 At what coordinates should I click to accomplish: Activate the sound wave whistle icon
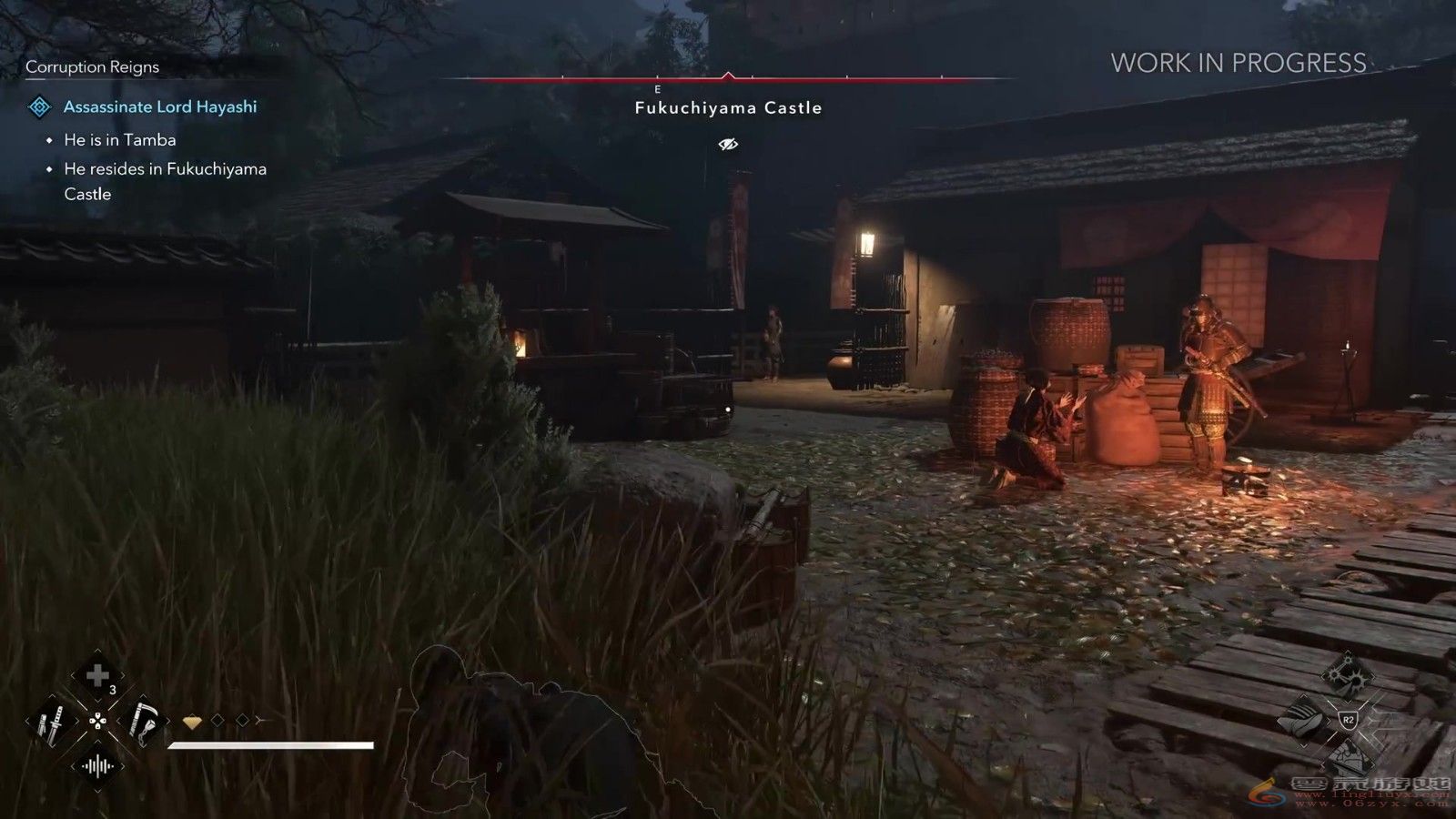pos(96,767)
